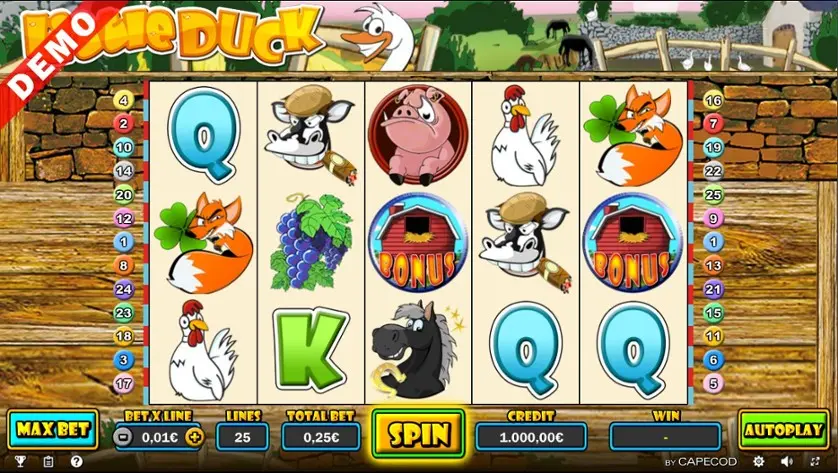Click the Lines value box showing 25
Viewport: 838px width, 473px height.
click(242, 436)
